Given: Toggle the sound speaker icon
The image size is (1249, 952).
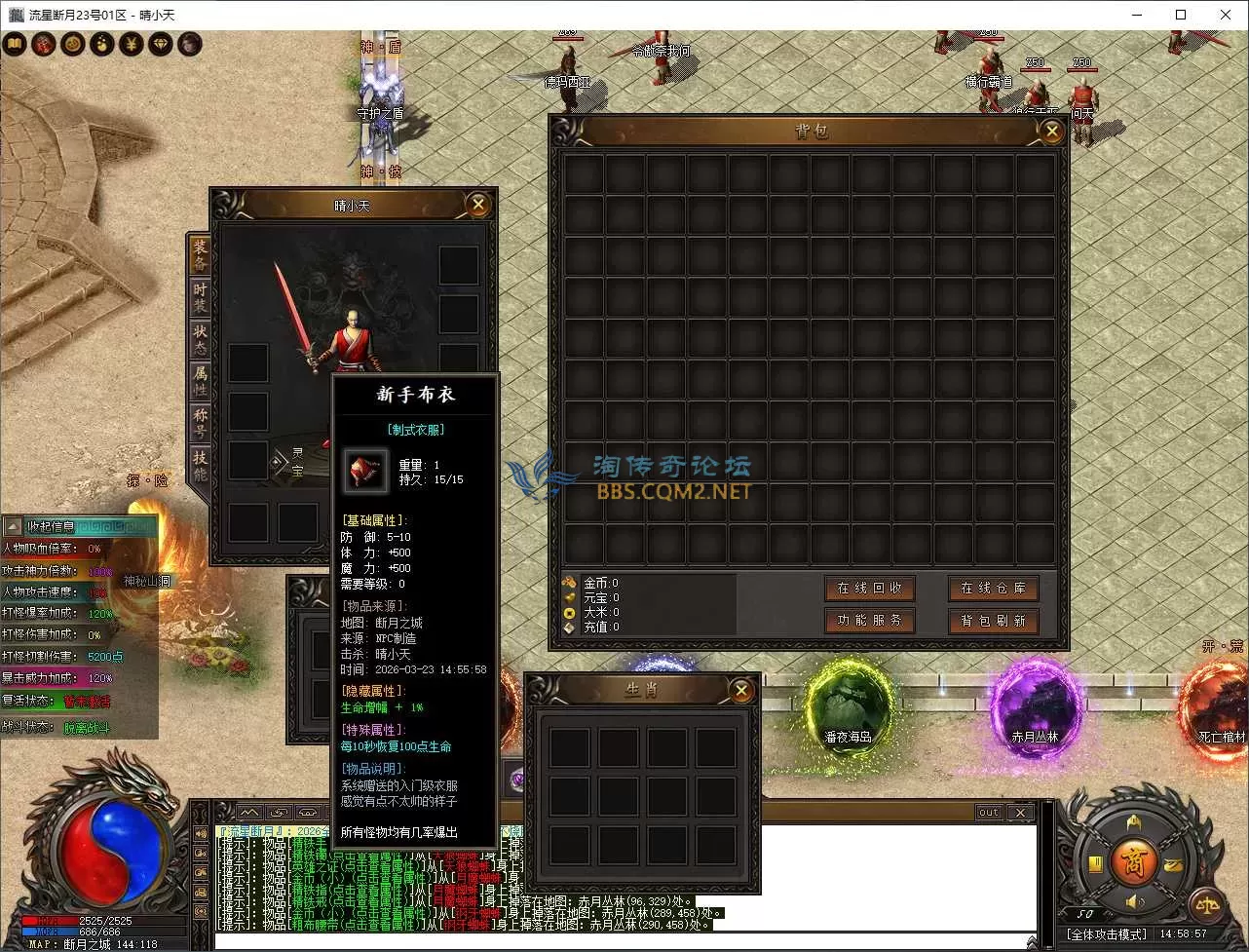Looking at the screenshot, I should [x=1134, y=903].
